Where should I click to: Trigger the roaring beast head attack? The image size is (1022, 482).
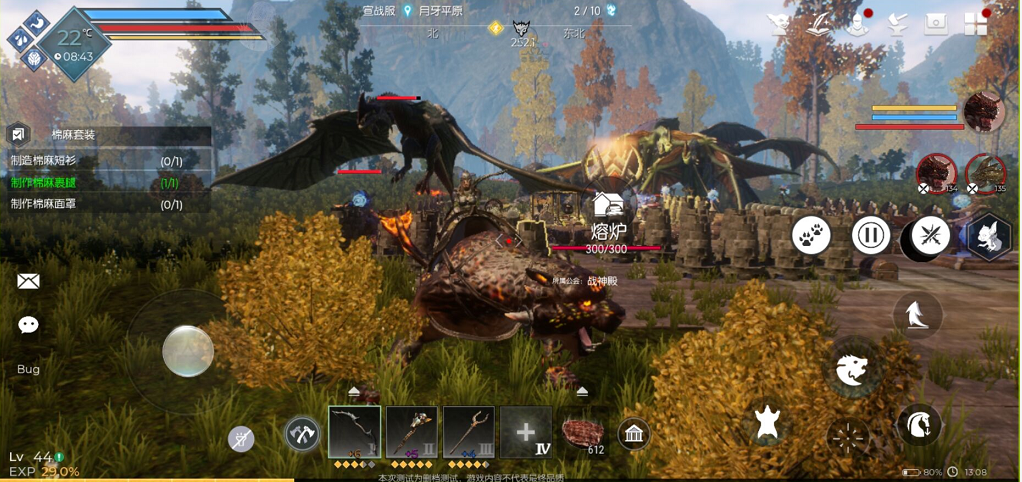tap(851, 370)
